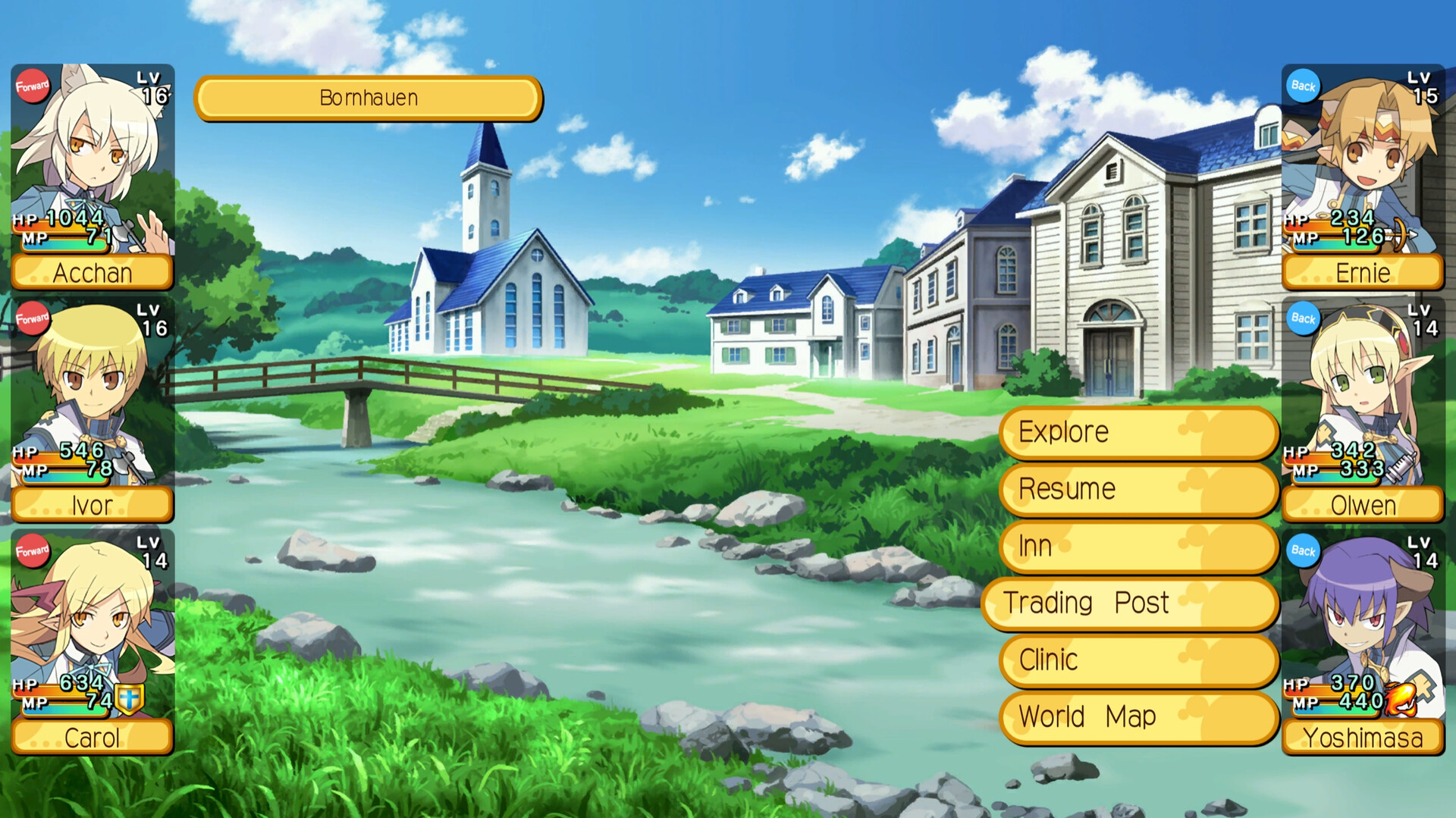The width and height of the screenshot is (1456, 818).
Task: Switch Ernie from Back to Forward
Action: [x=1303, y=87]
